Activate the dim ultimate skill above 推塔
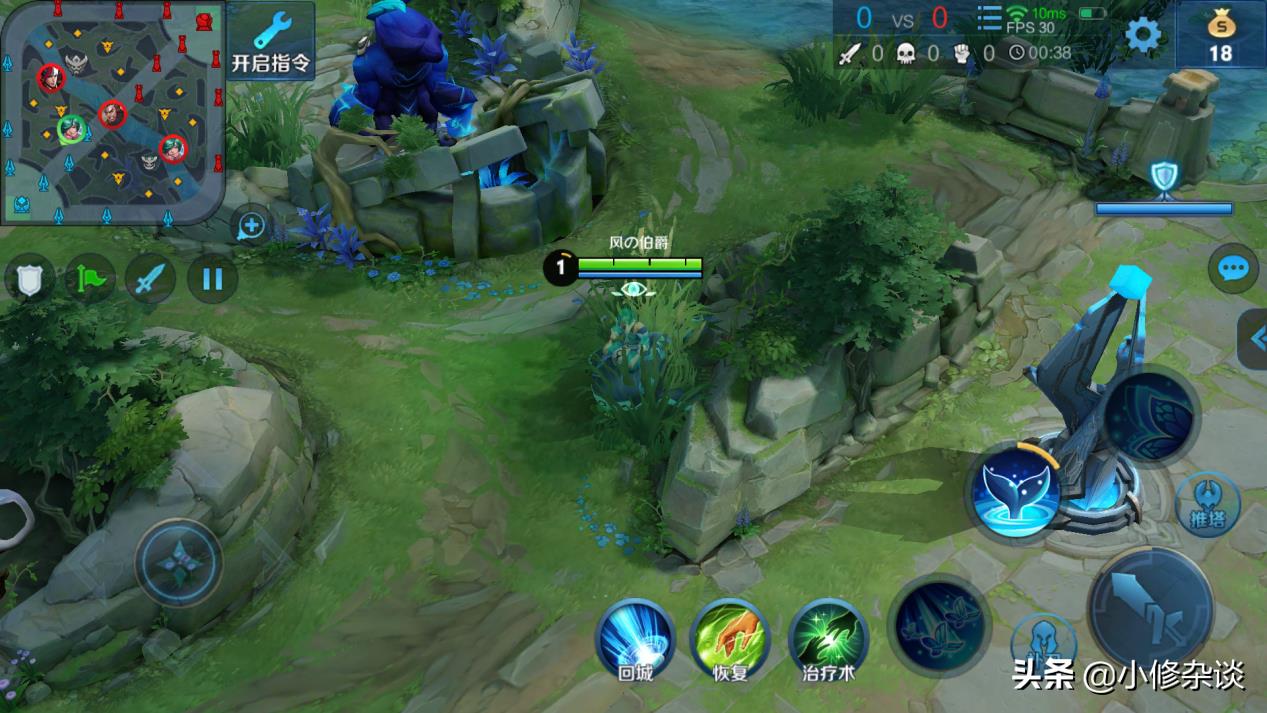This screenshot has height=713, width=1267. pyautogui.click(x=1150, y=415)
